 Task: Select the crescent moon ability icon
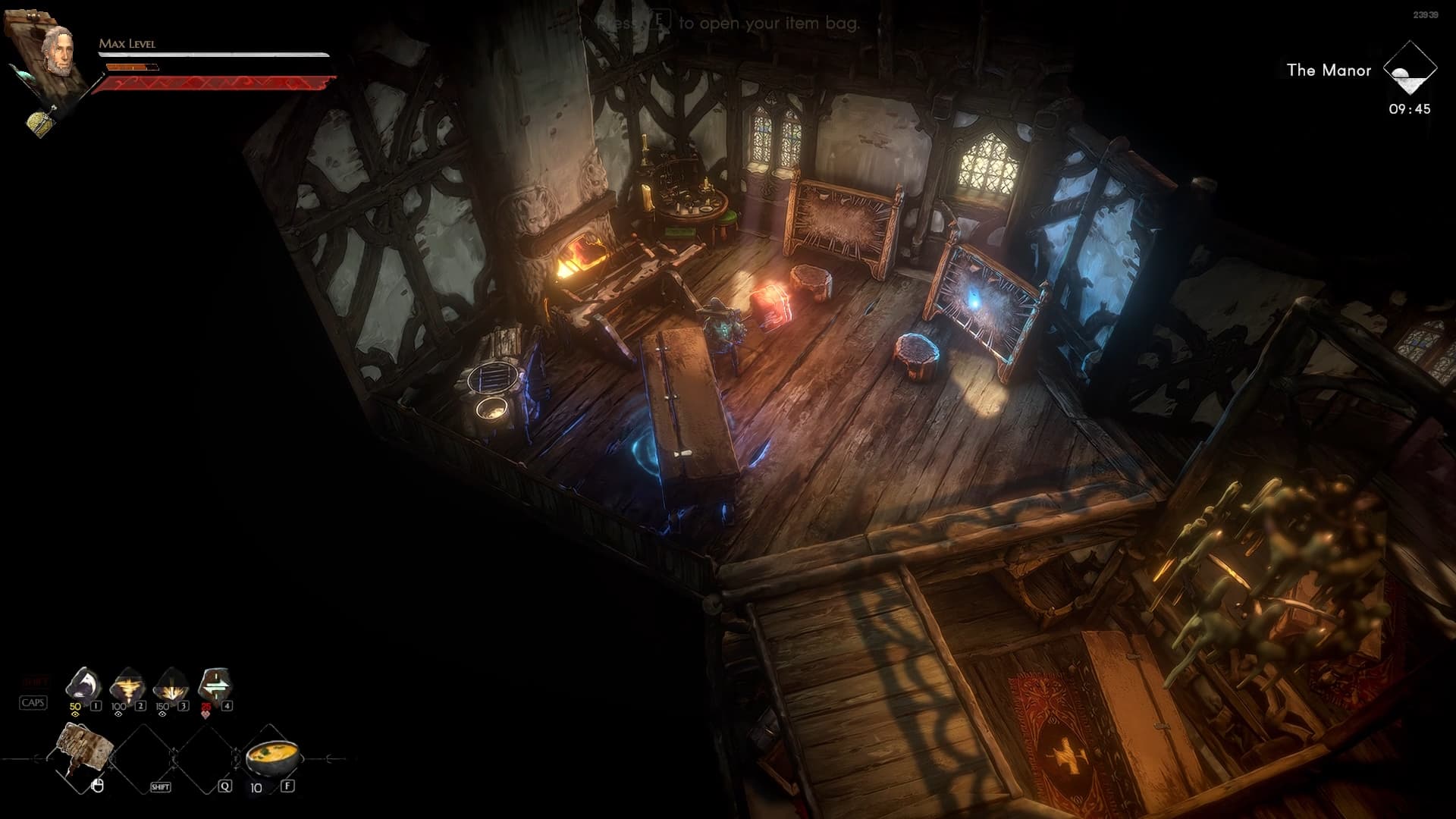83,685
